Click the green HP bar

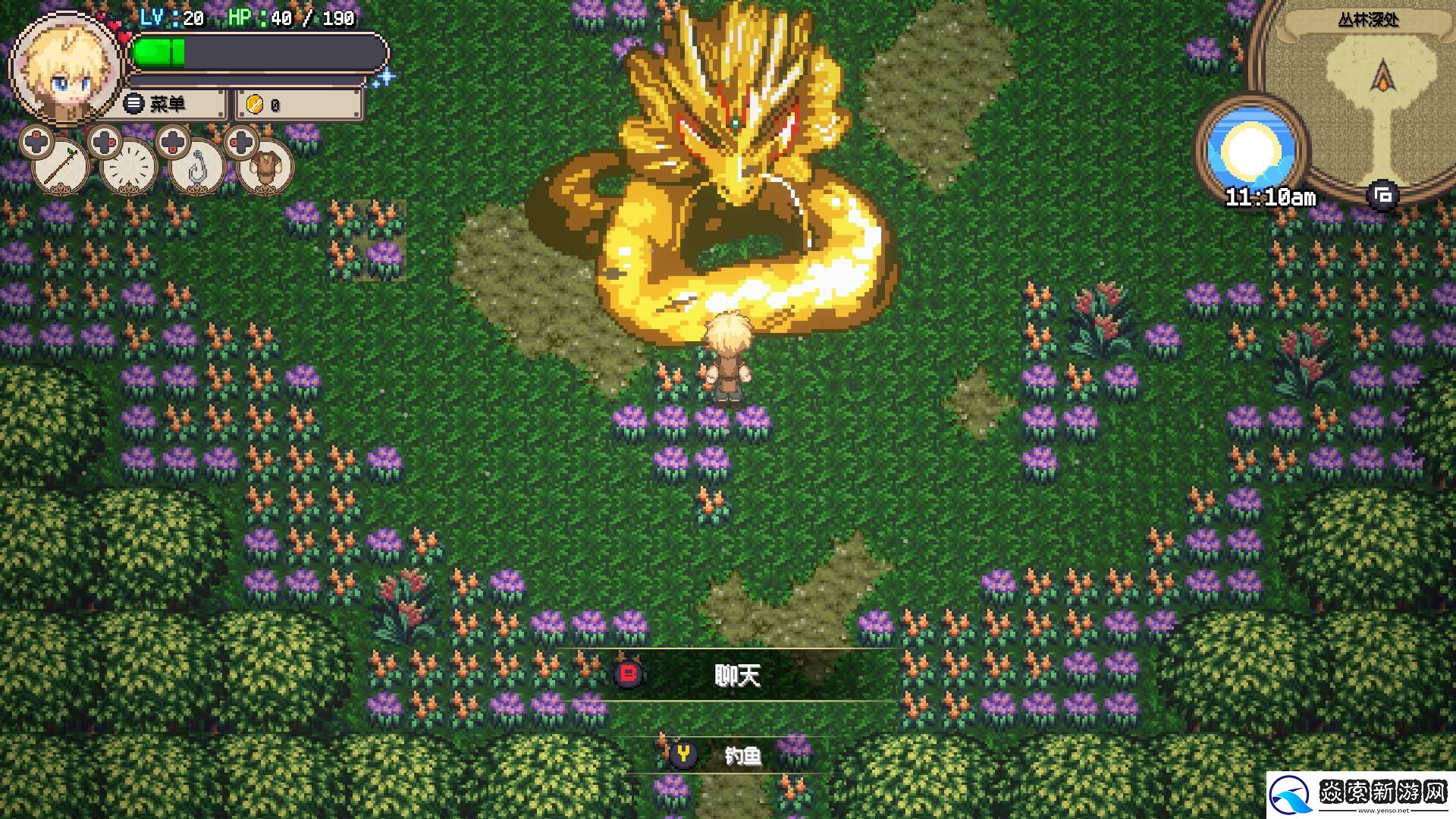pyautogui.click(x=159, y=53)
